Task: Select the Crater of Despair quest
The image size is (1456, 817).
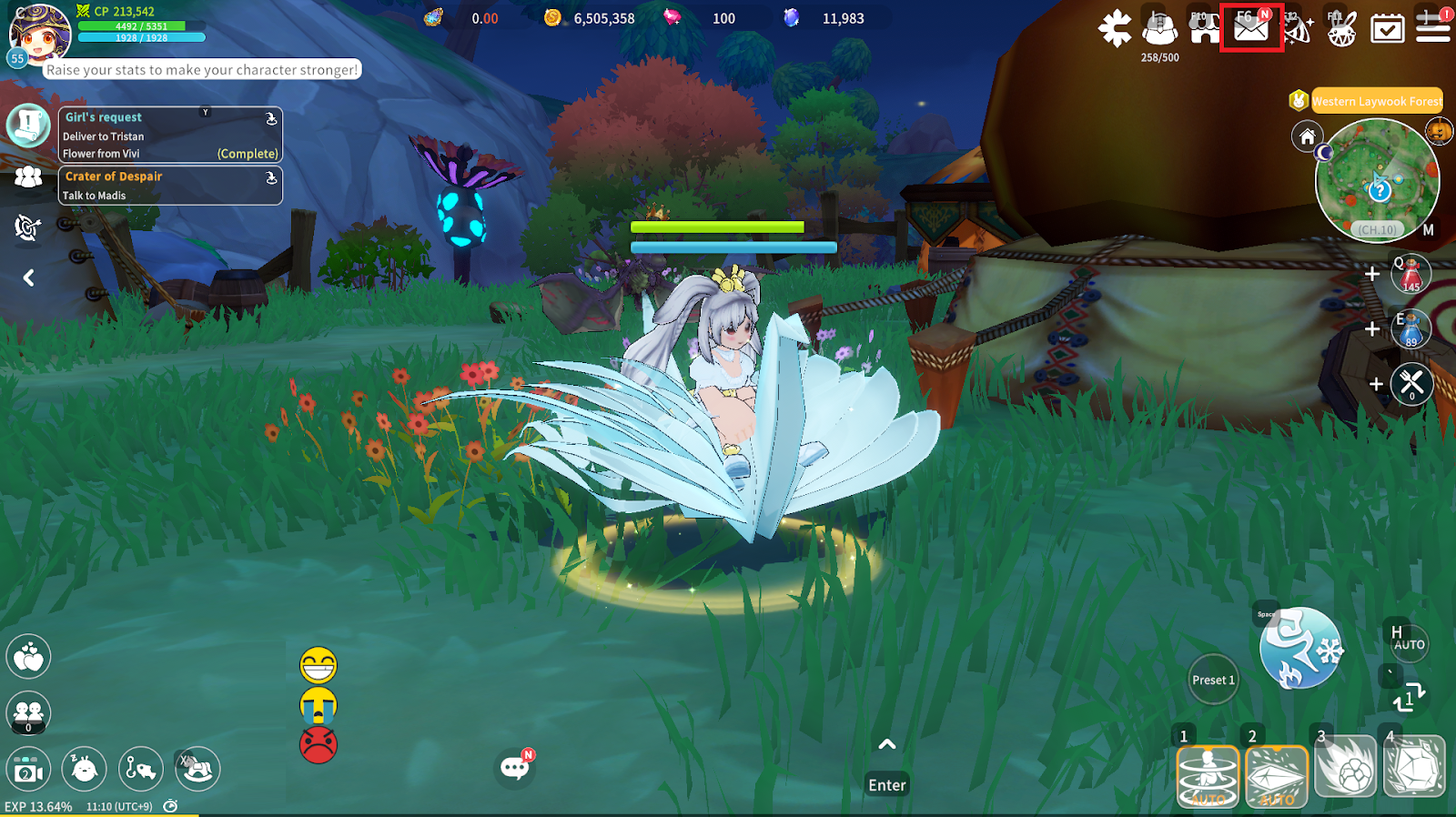Action: tap(170, 185)
